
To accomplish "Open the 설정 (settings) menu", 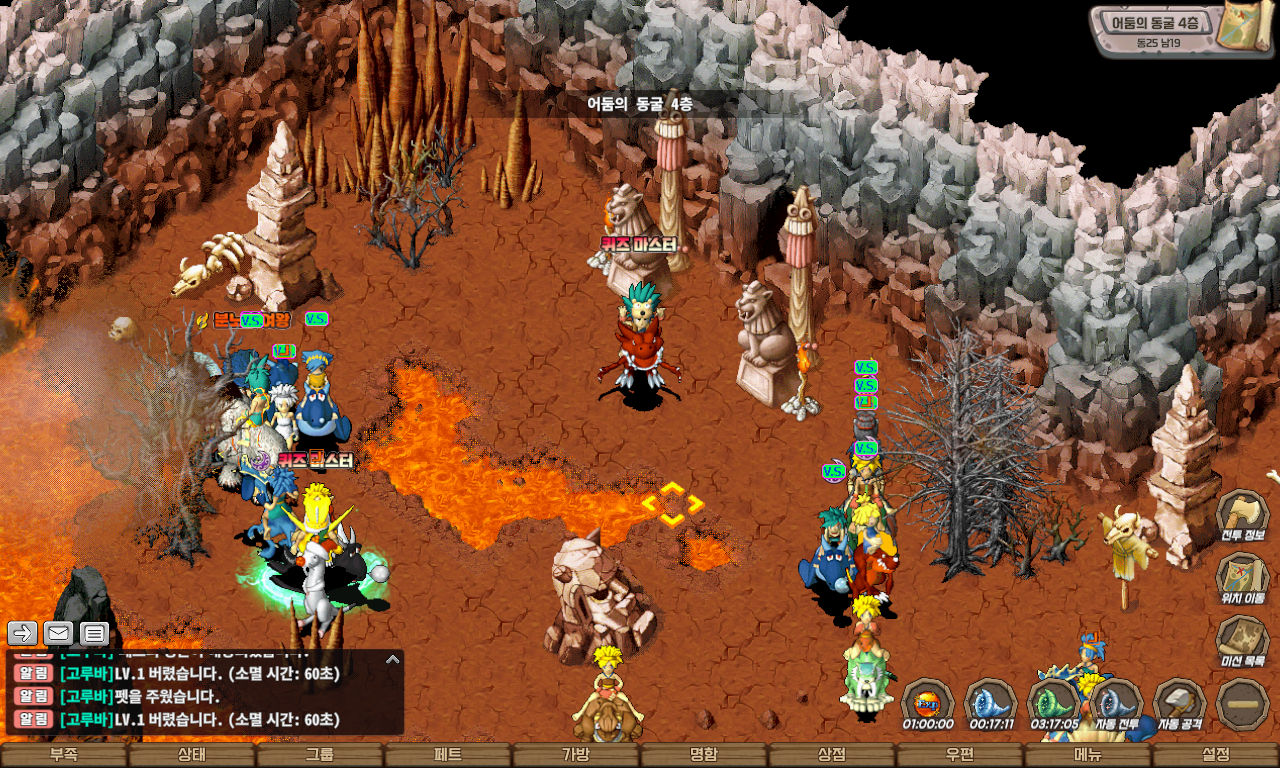I will coord(1216,755).
